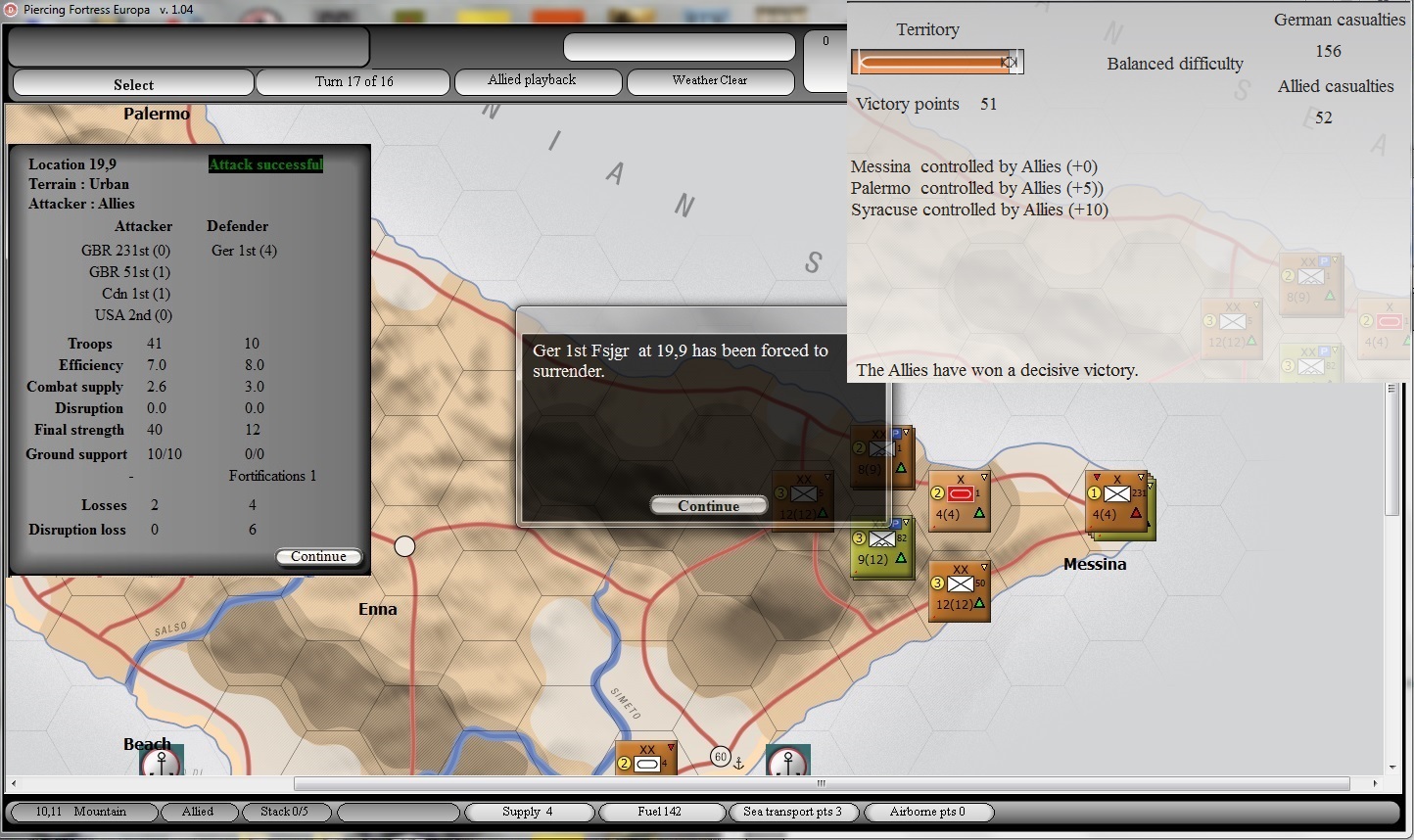This screenshot has height=840, width=1414.
Task: Click the Stack 0/5 status indicator
Action: 287,812
